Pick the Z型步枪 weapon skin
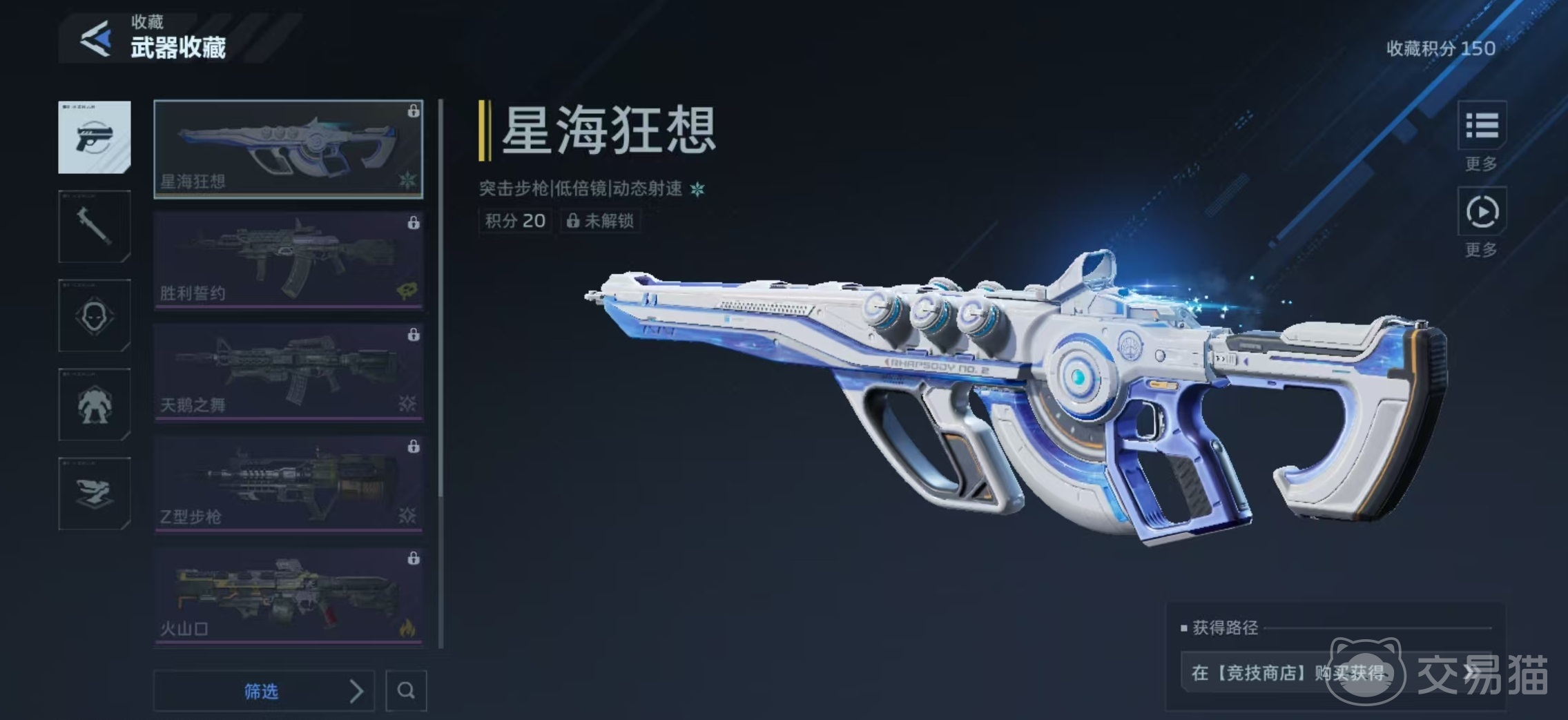The width and height of the screenshot is (1568, 720). (288, 484)
